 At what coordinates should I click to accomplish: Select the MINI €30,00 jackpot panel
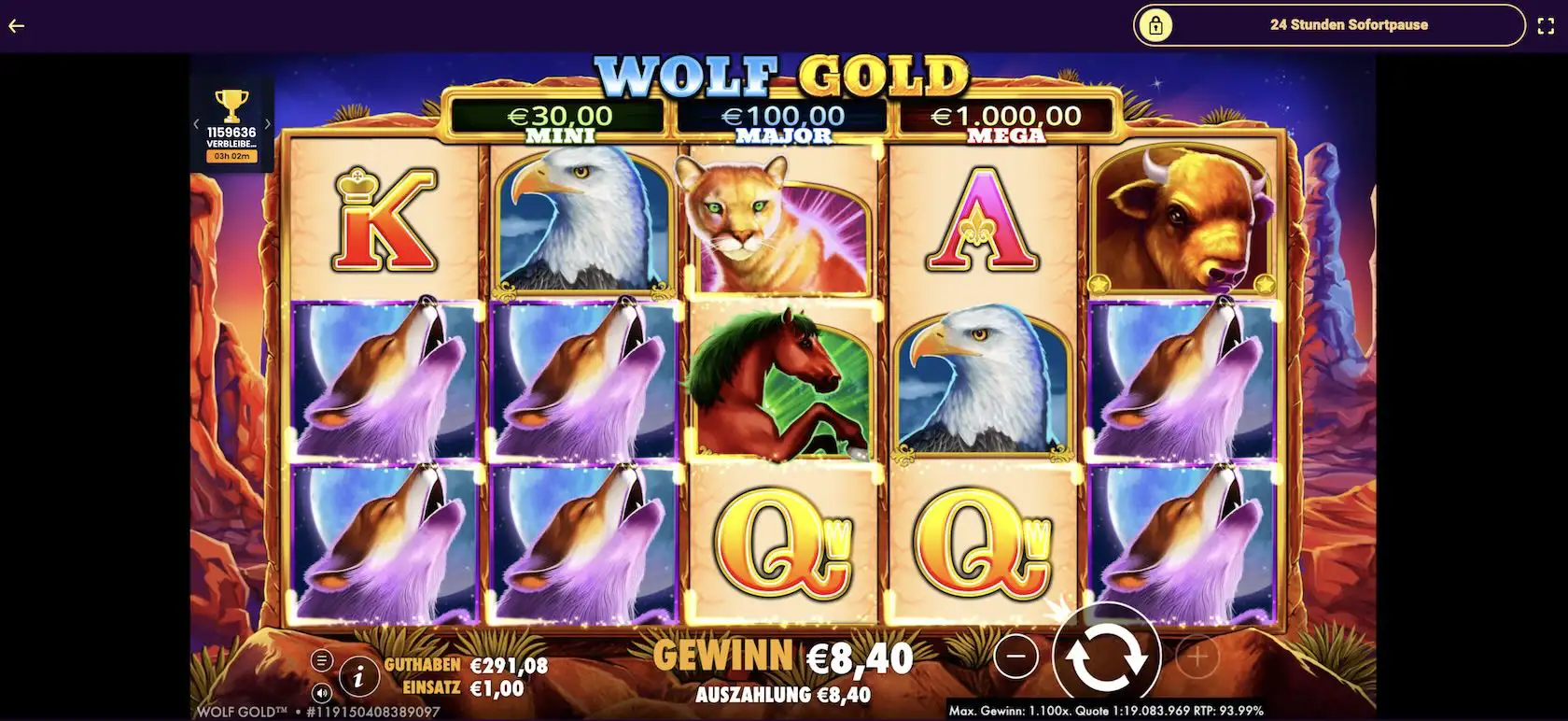(x=557, y=120)
